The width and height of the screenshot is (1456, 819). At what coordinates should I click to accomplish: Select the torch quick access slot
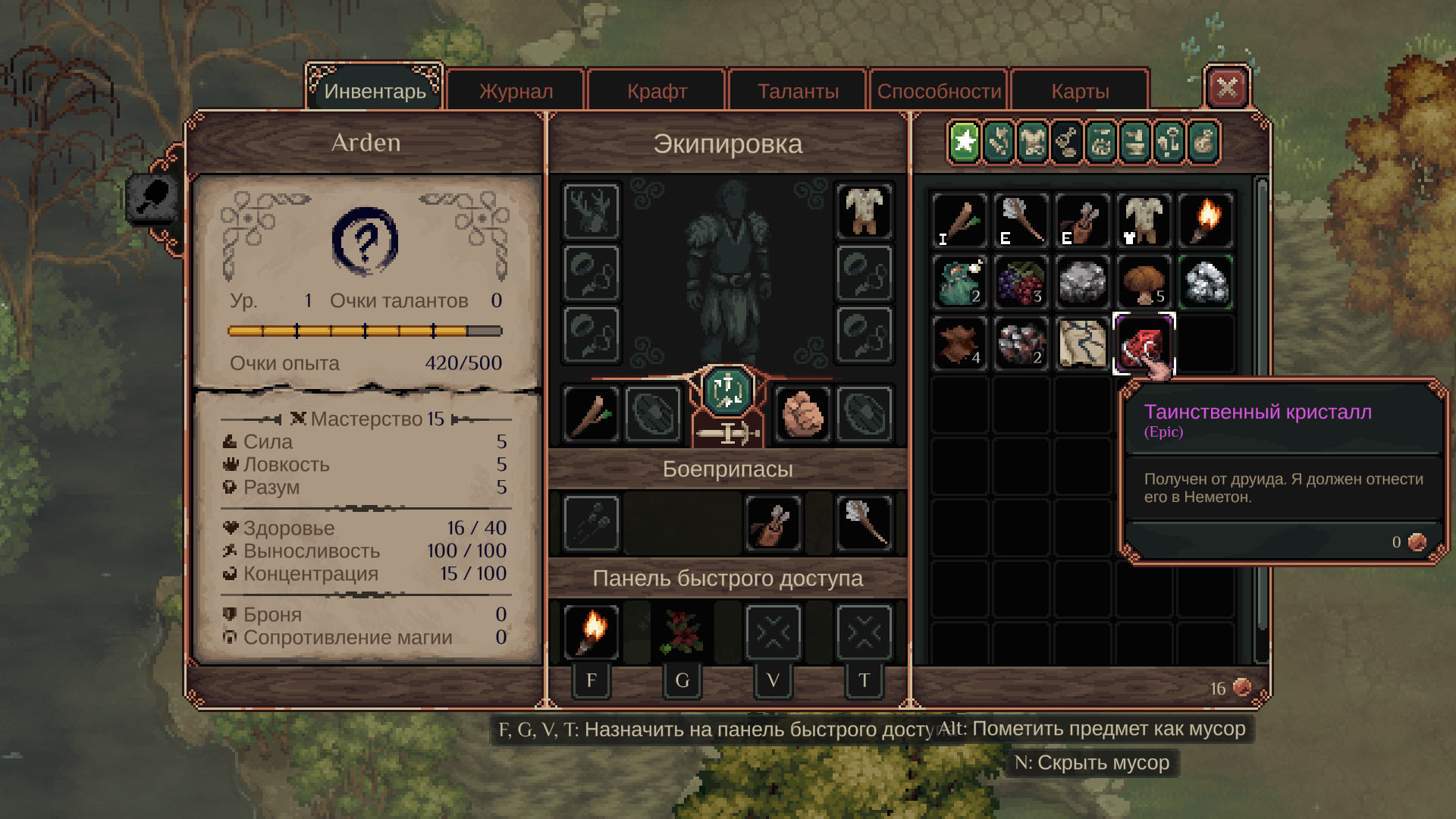(x=591, y=632)
